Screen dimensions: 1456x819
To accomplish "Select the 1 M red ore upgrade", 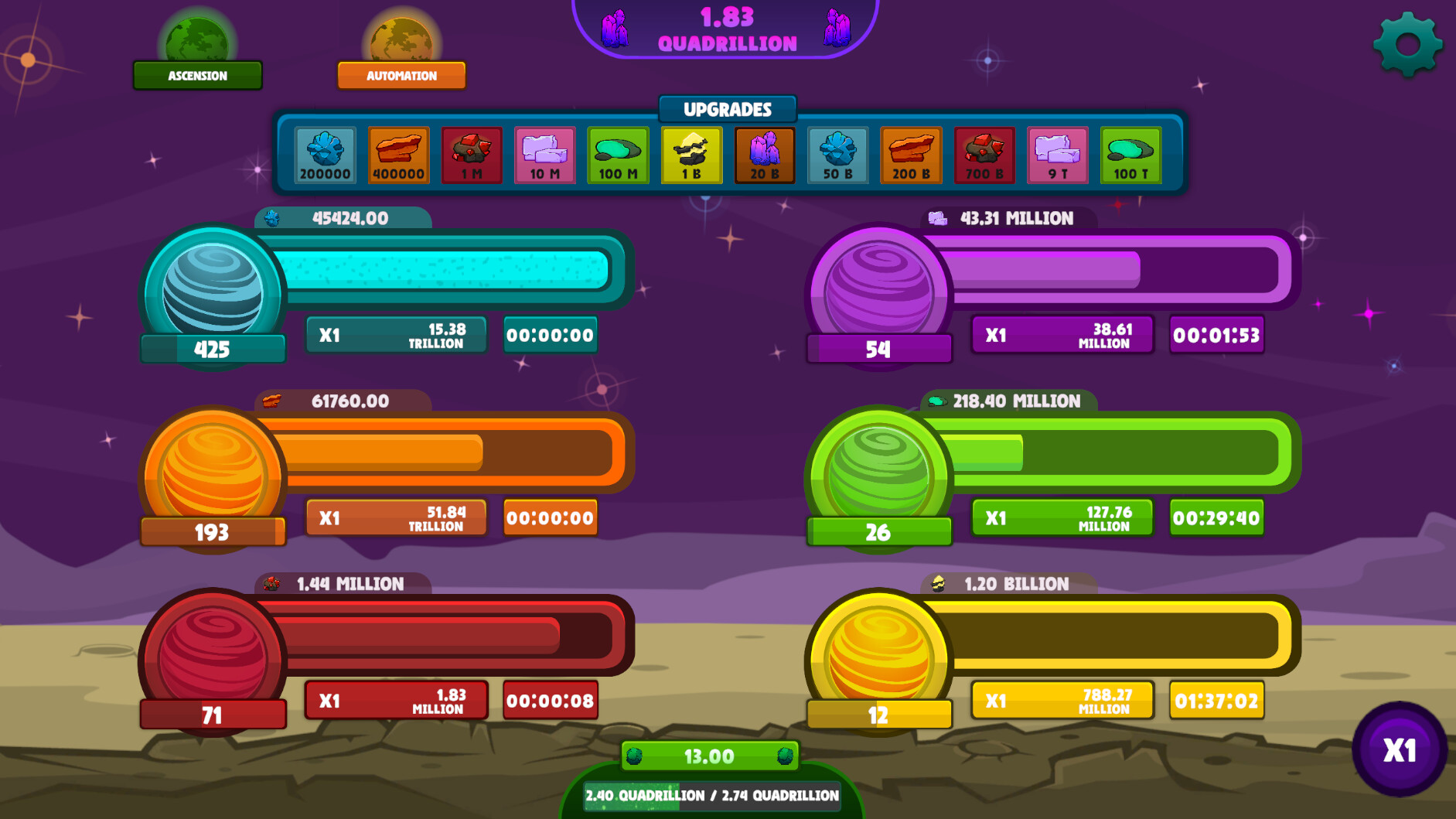I will 471,153.
